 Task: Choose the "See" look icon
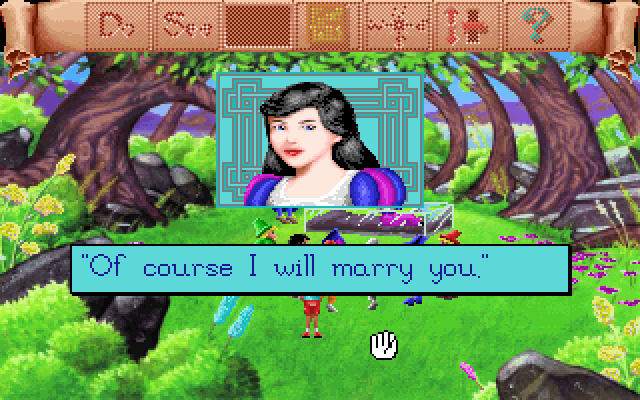(x=189, y=22)
